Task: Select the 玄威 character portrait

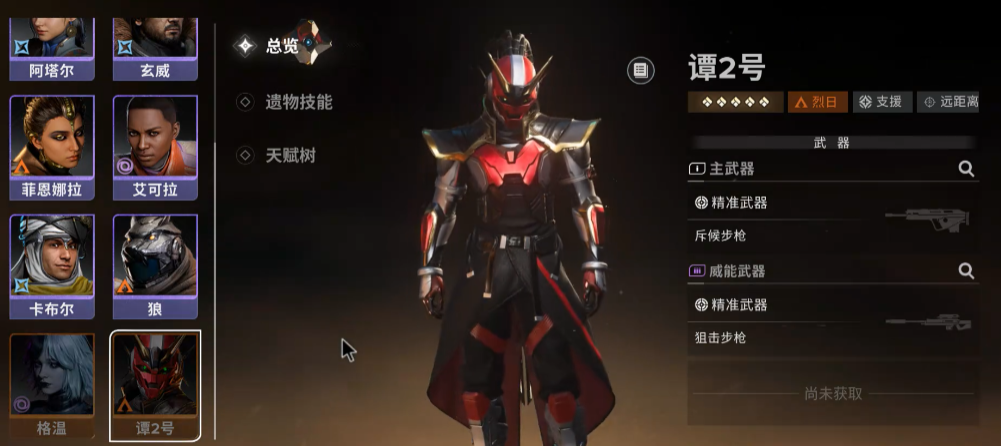Action: [155, 40]
